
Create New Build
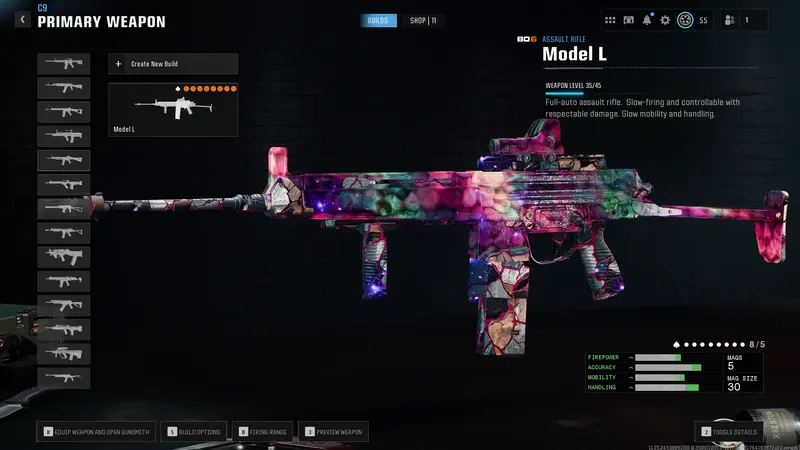173,64
